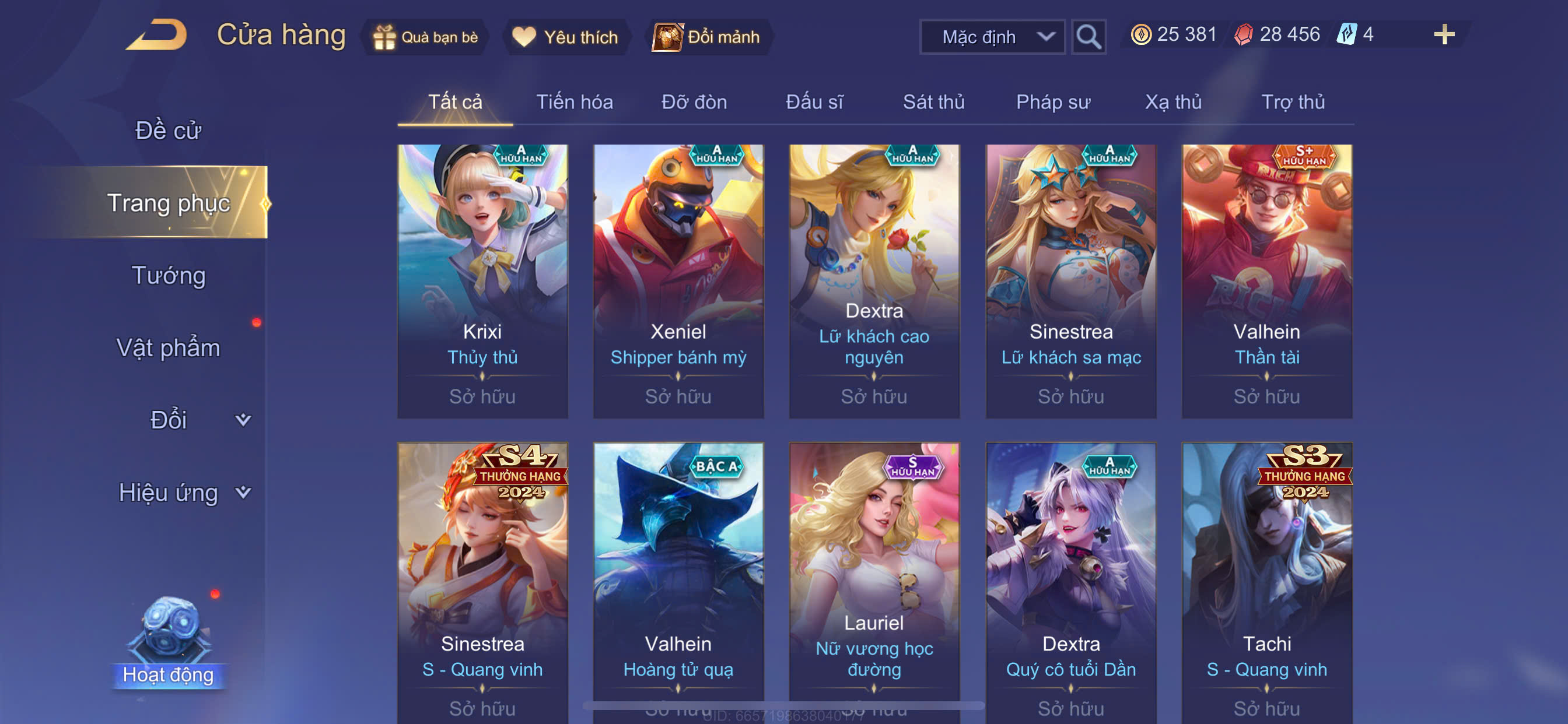Open the Đề cử shop section
Screen dimensions: 1568x724
pos(168,130)
